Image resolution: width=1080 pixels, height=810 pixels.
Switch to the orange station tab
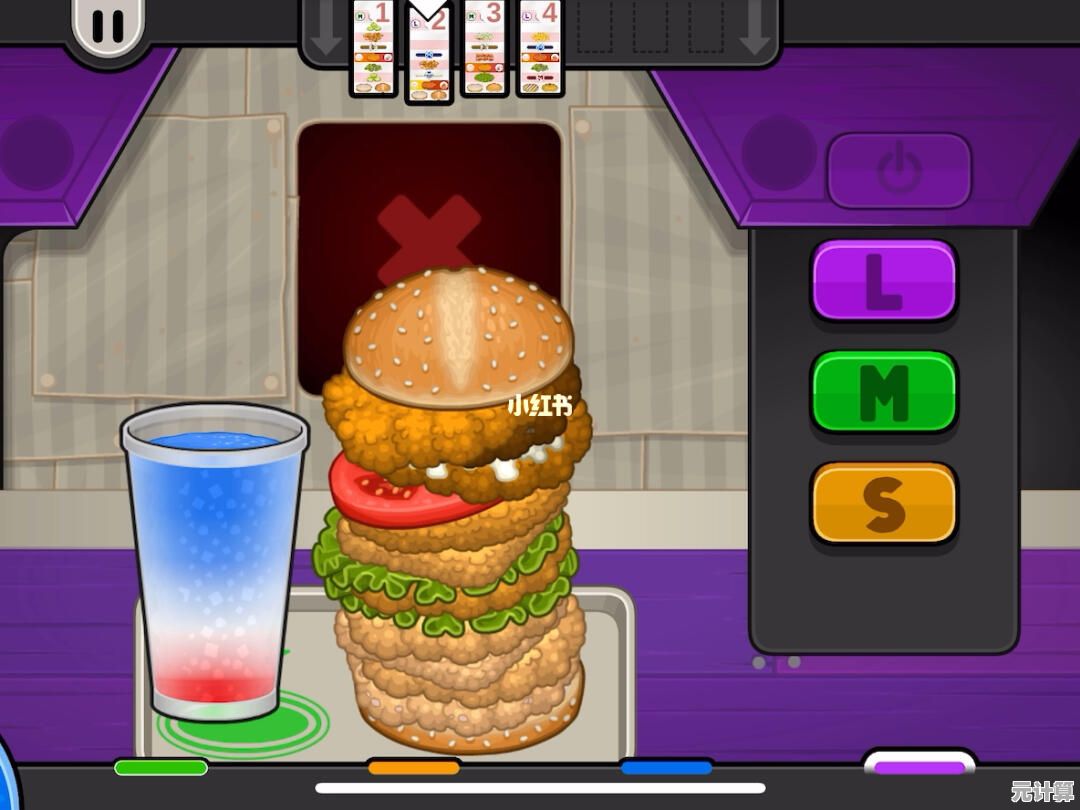[x=414, y=768]
